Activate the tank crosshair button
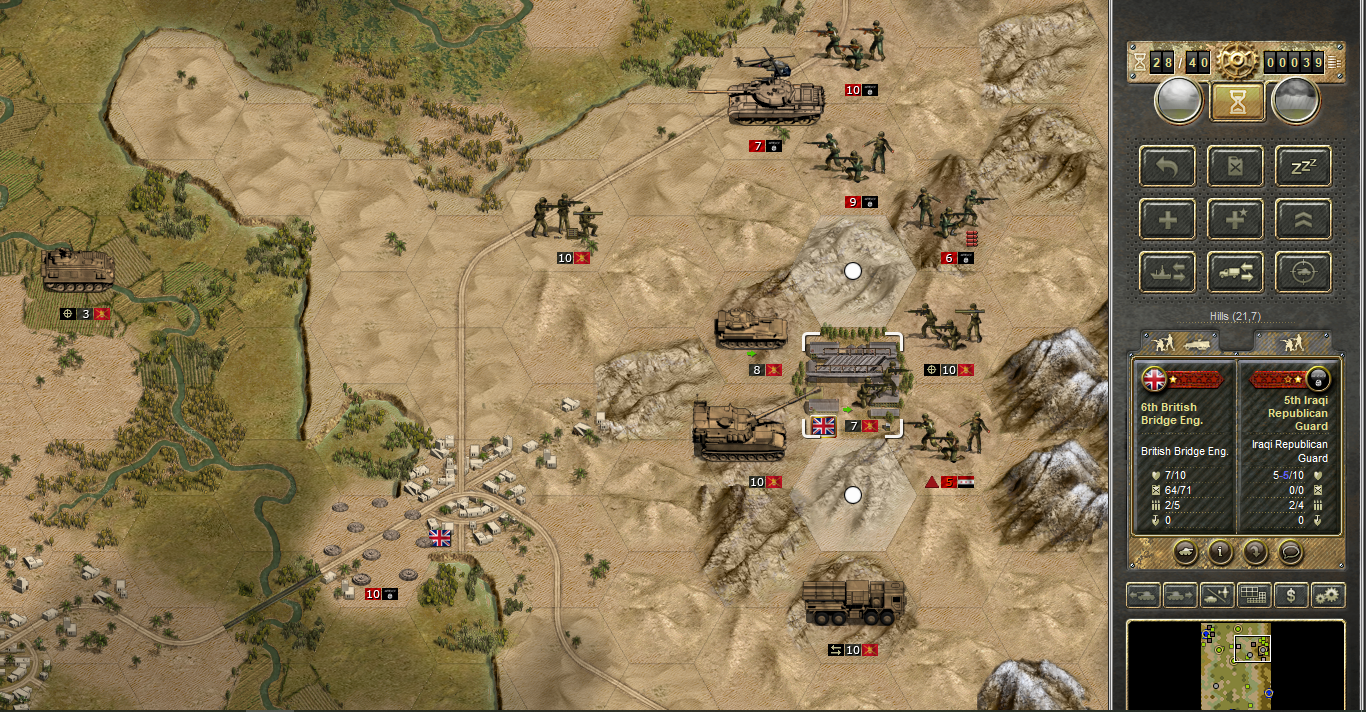The height and width of the screenshot is (712, 1366). 1303,271
